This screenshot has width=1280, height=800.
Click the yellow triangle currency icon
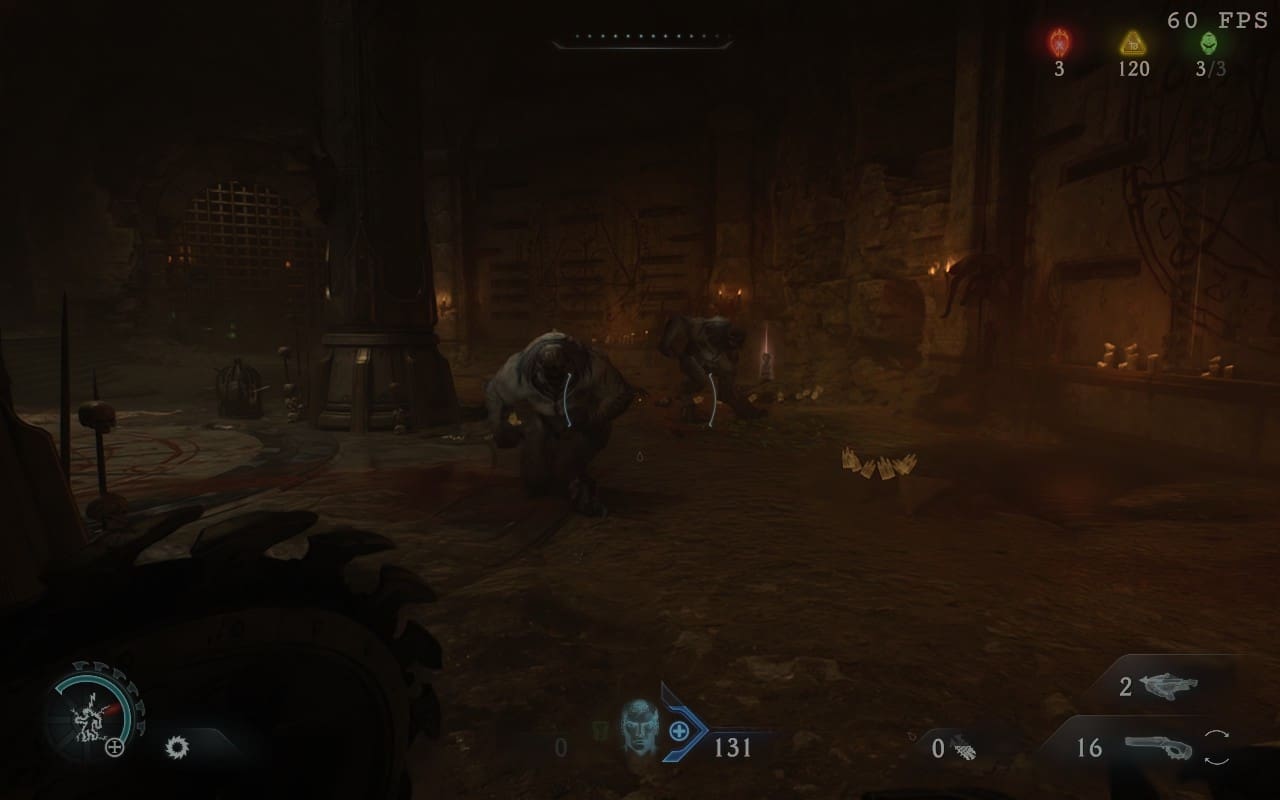(1133, 43)
